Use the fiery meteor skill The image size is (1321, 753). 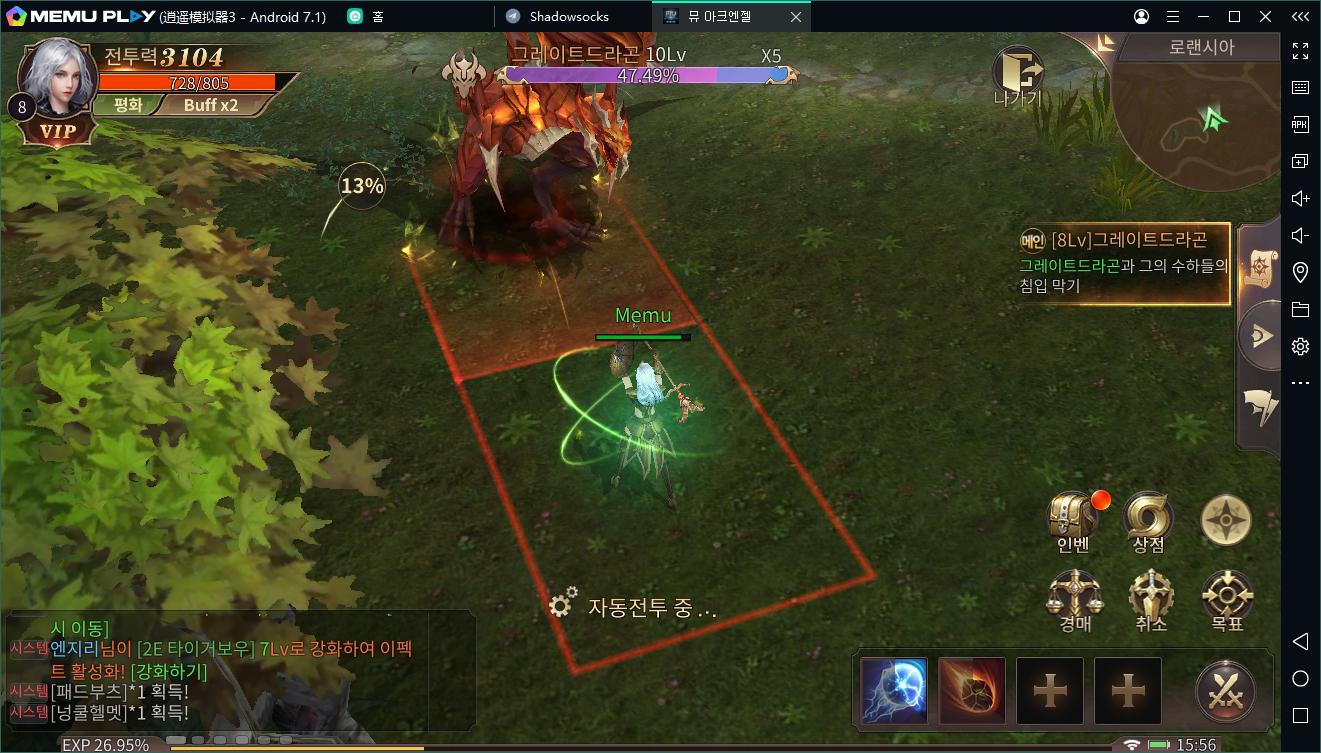(x=971, y=690)
